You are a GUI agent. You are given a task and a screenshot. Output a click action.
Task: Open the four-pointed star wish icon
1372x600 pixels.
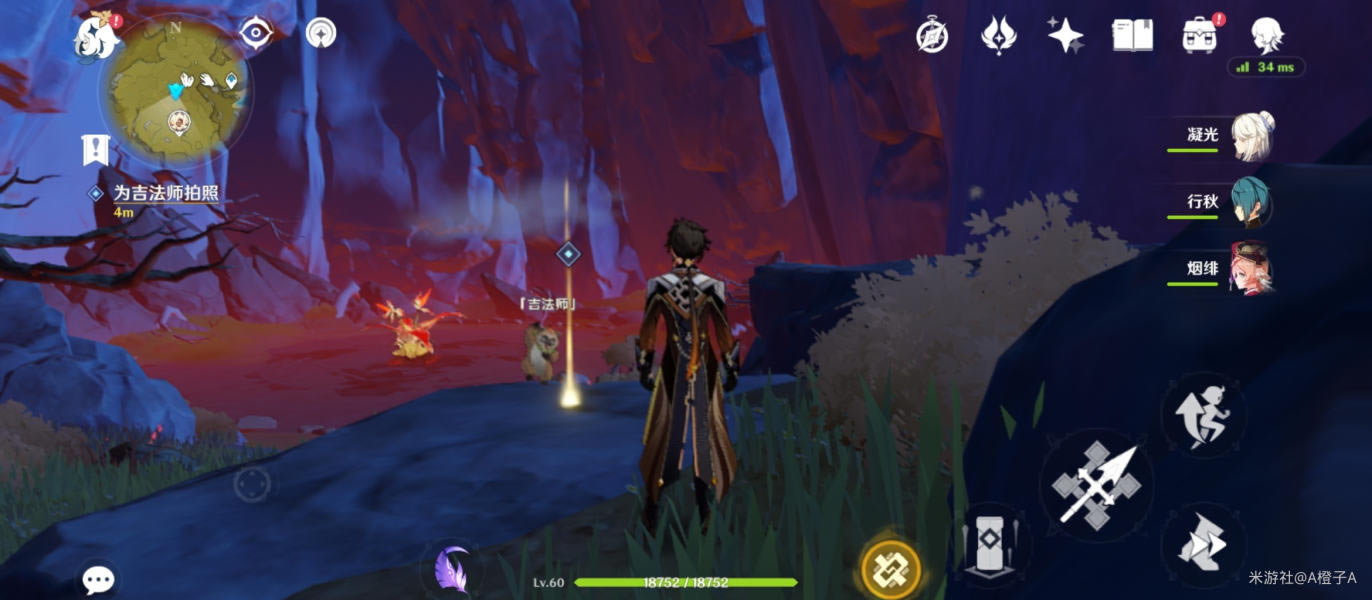click(x=1065, y=36)
